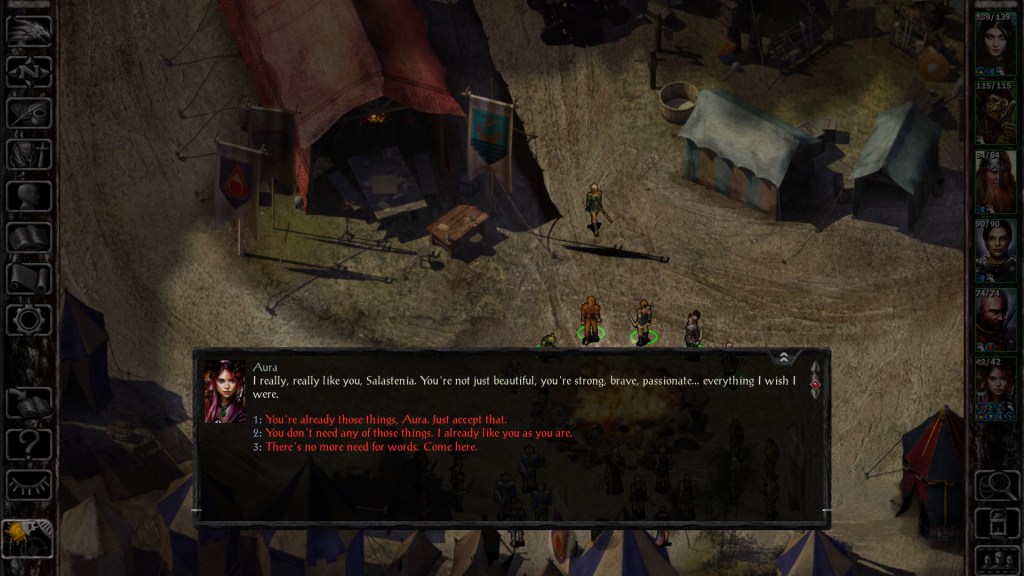1024x576 pixels.
Task: Click the yellow lantern icon at sidebar bottom
Action: coord(27,537)
